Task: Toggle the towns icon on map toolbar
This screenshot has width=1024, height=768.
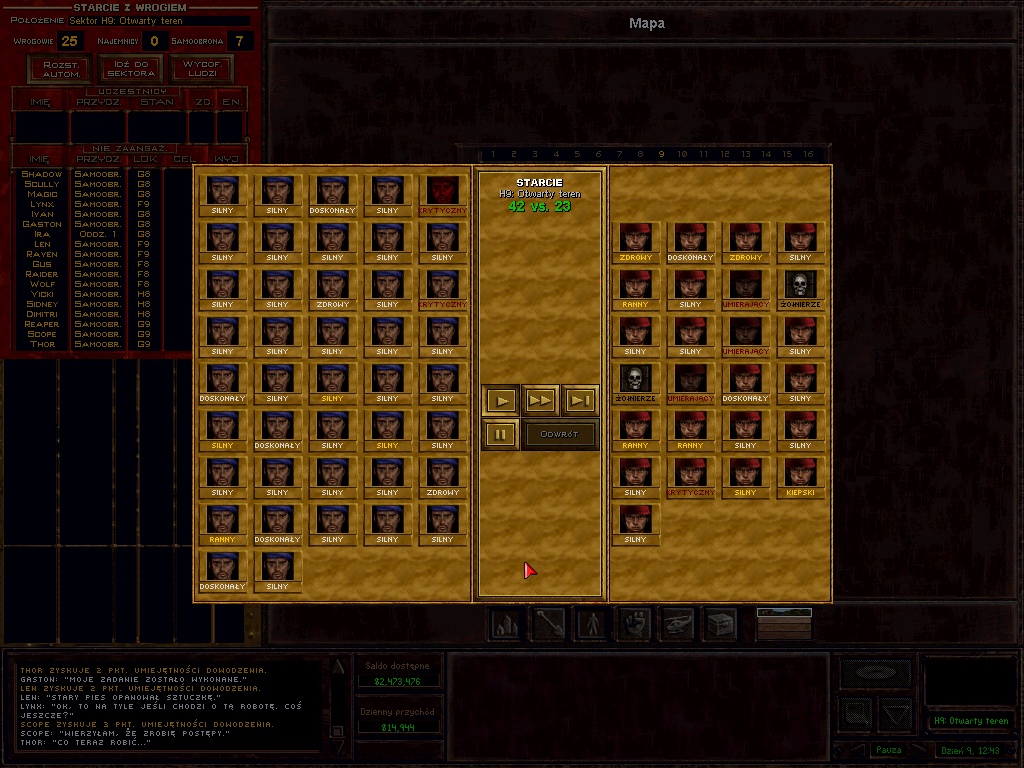Action: (506, 623)
